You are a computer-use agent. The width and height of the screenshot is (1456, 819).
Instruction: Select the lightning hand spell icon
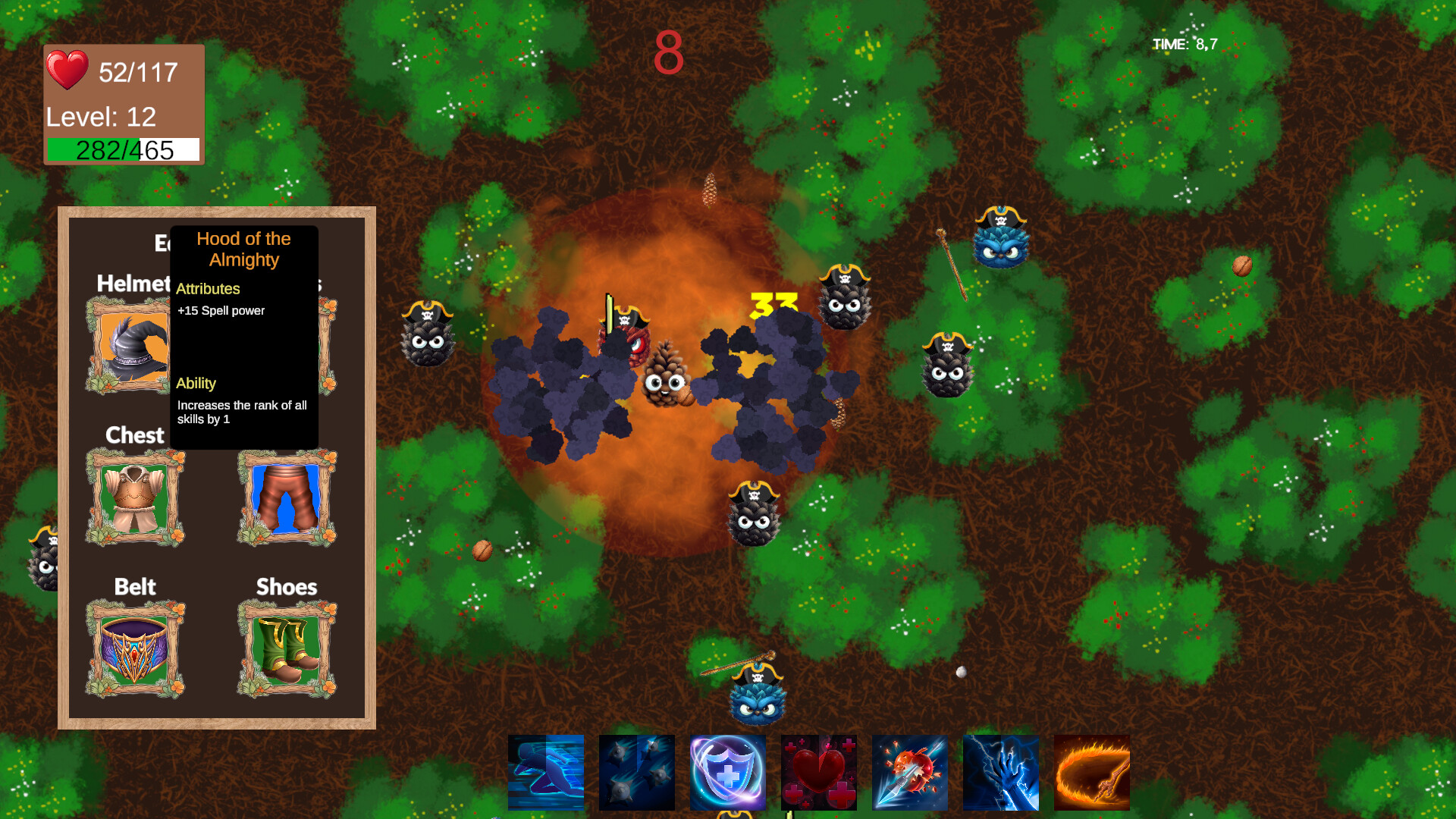tap(1000, 771)
